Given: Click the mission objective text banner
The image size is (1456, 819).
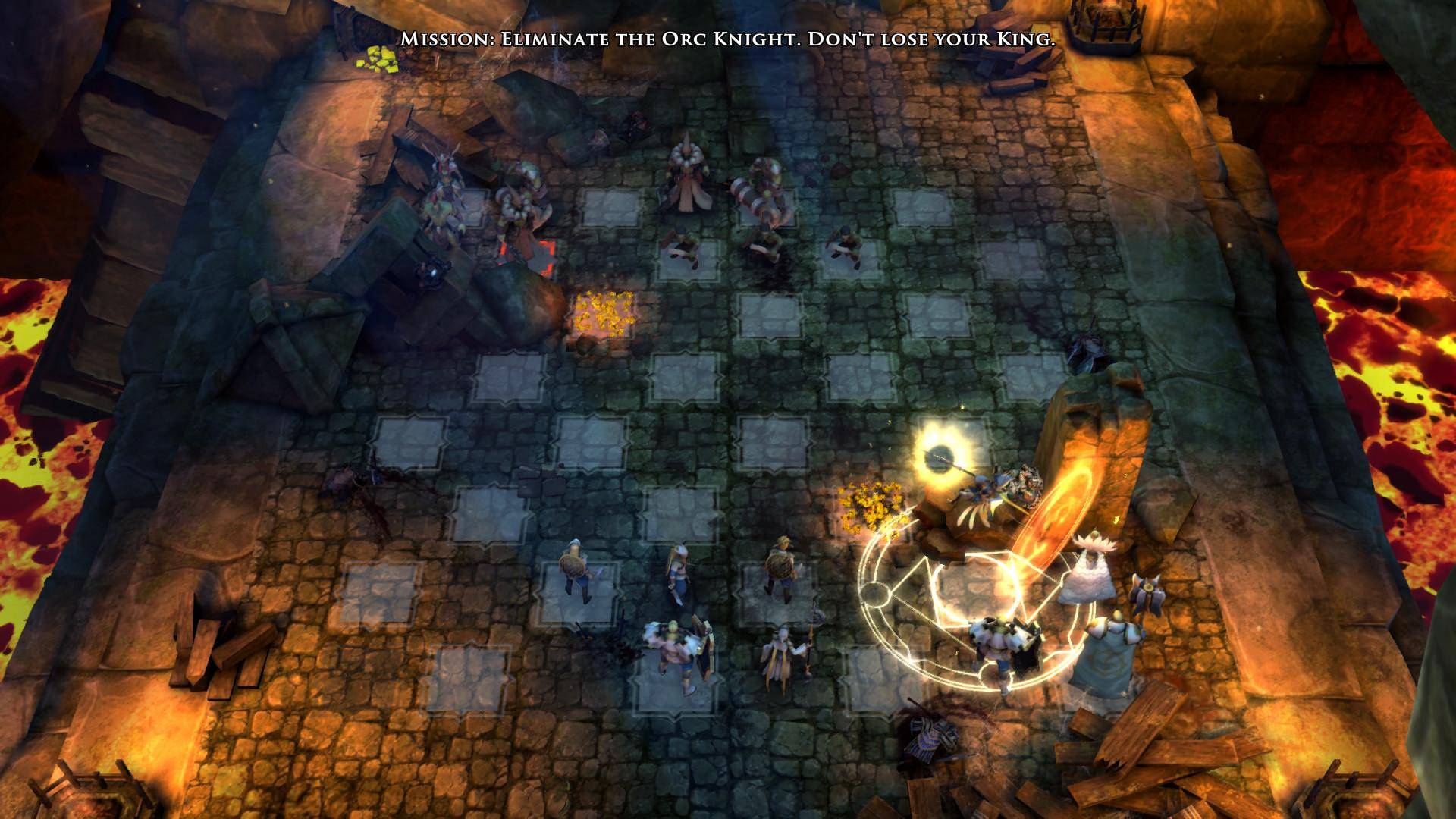Looking at the screenshot, I should [x=727, y=39].
